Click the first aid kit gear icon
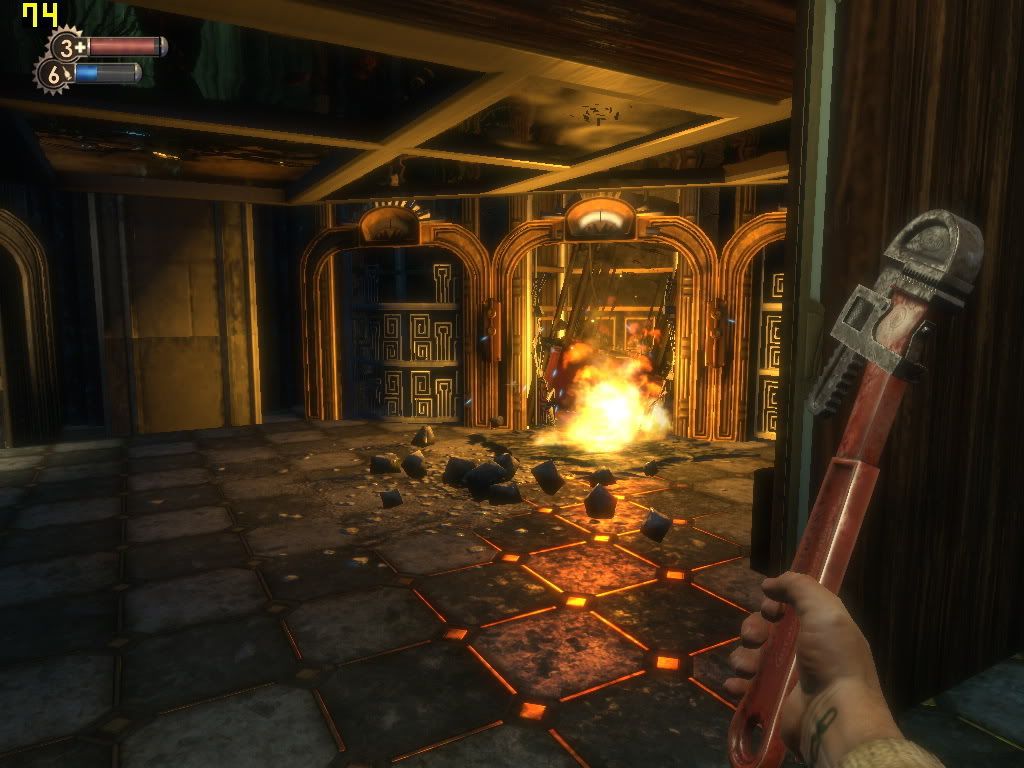Screen dimensions: 1024x768 (x=69, y=46)
